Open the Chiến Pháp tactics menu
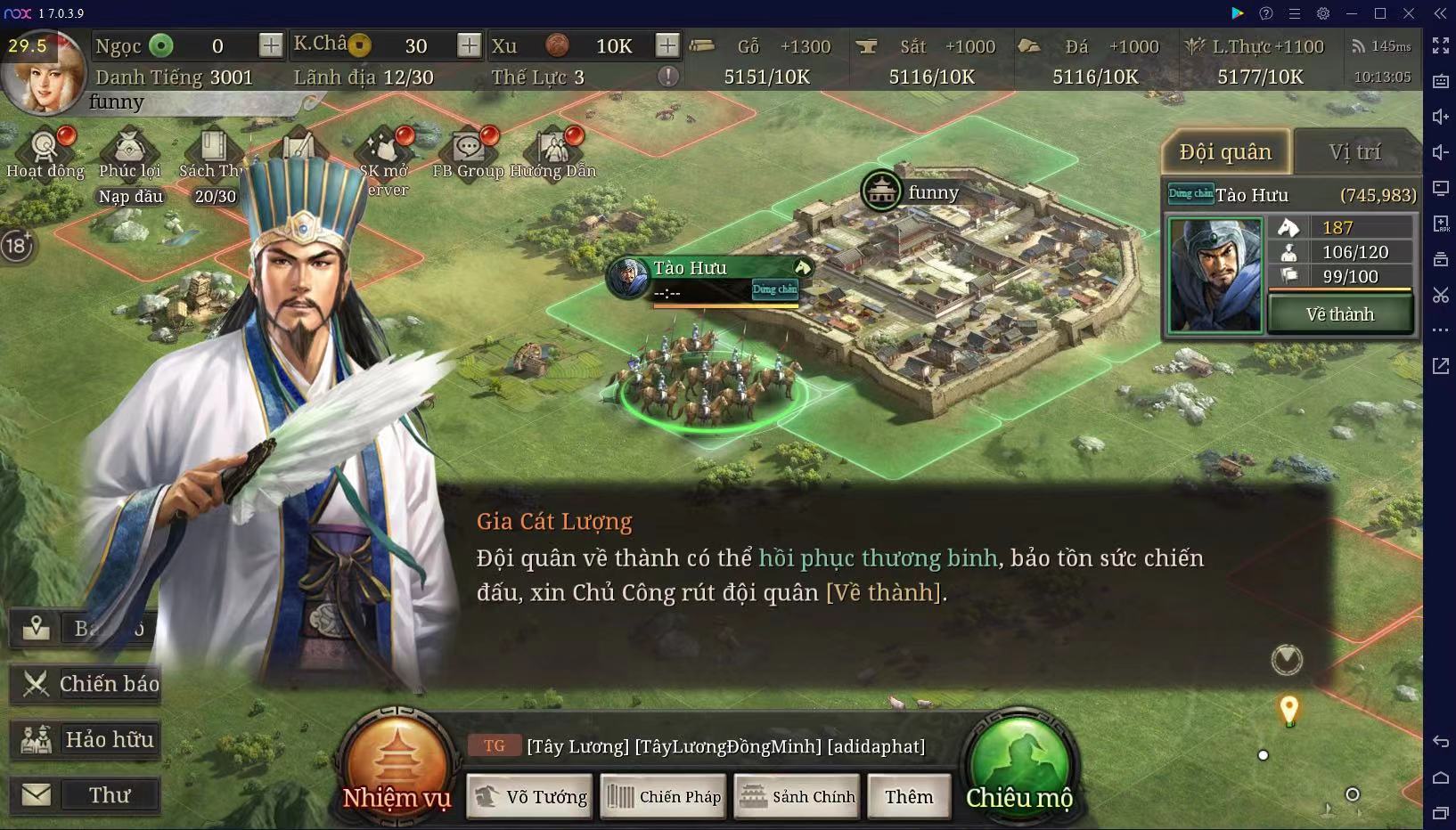This screenshot has width=1456, height=830. point(664,796)
